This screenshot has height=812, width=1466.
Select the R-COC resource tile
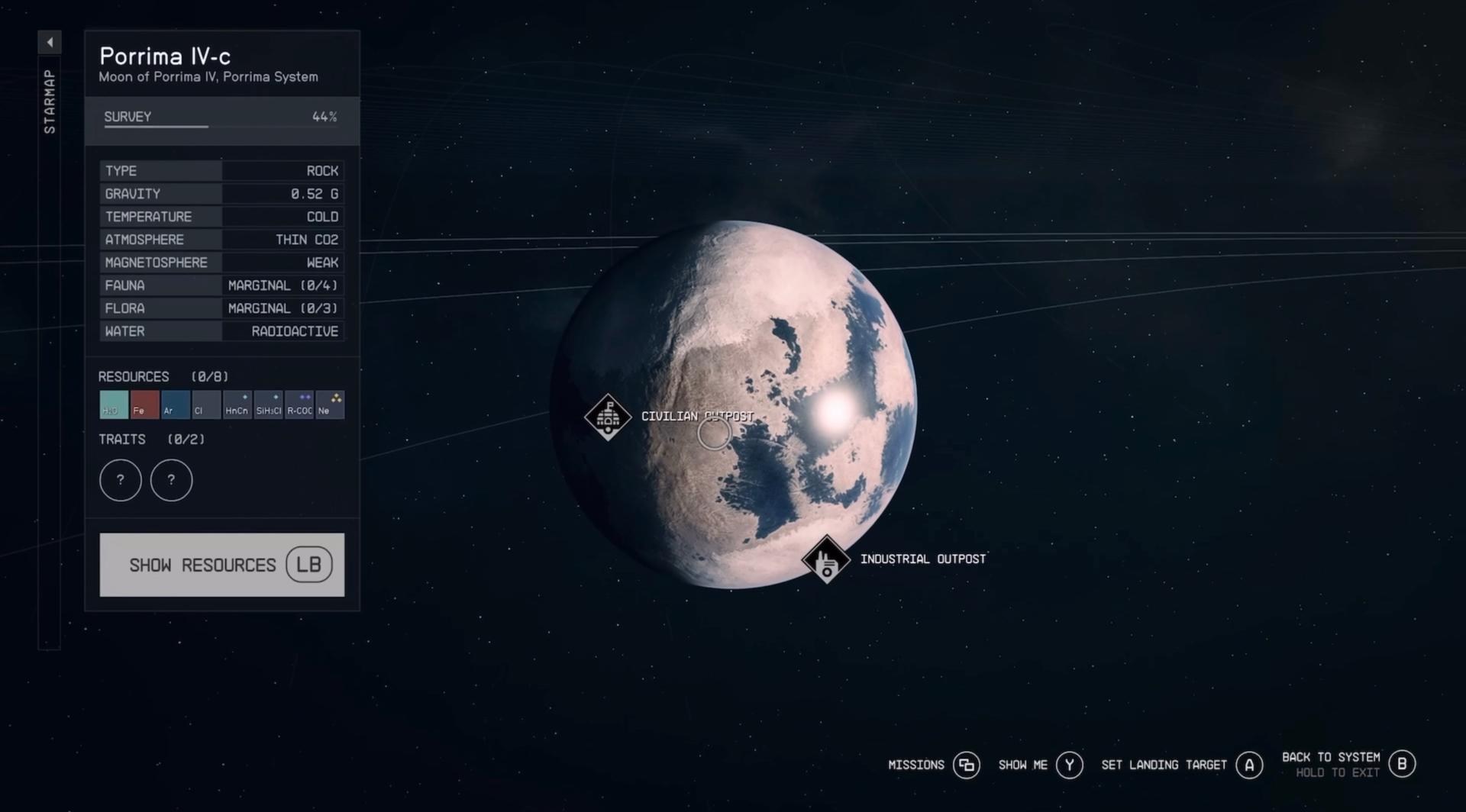(x=299, y=404)
